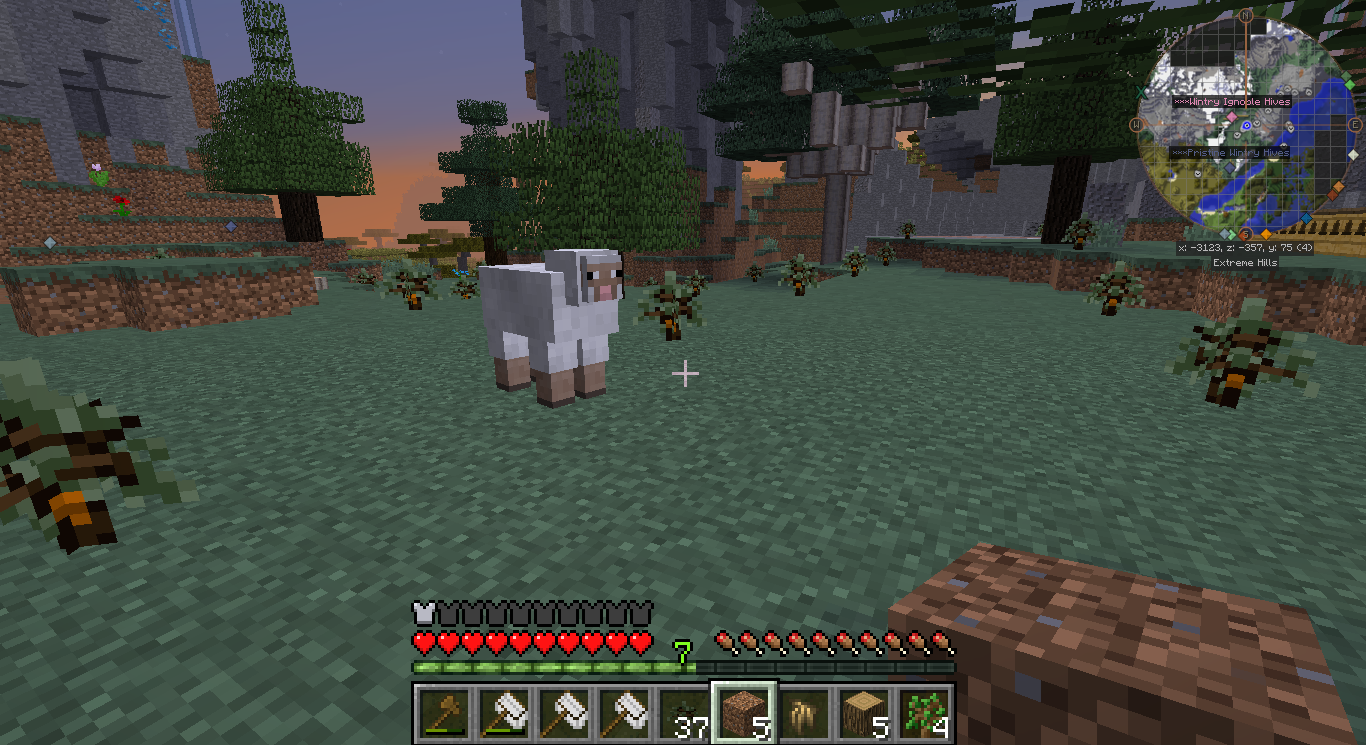Select the dirt block hotbar slot

click(x=743, y=714)
